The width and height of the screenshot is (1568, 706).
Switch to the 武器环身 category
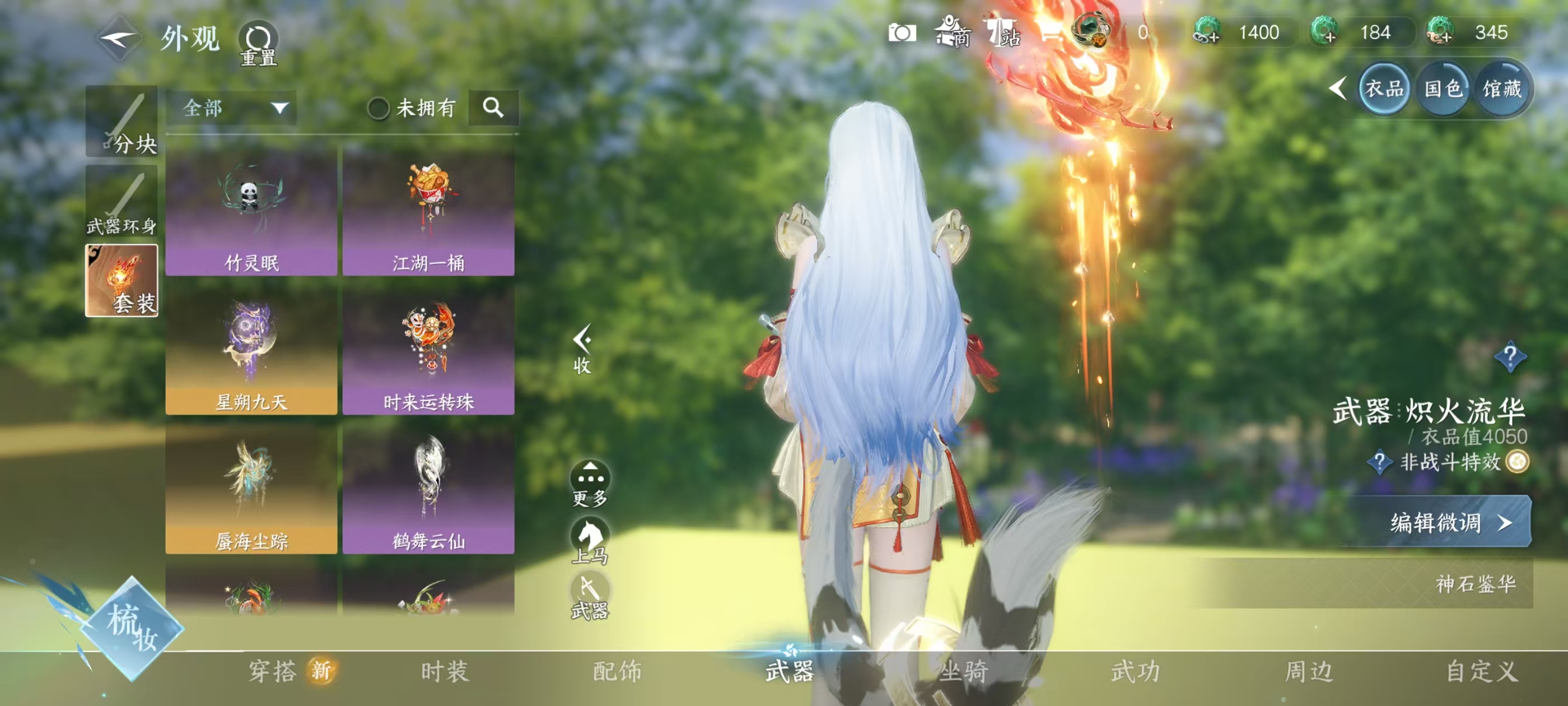pos(122,202)
